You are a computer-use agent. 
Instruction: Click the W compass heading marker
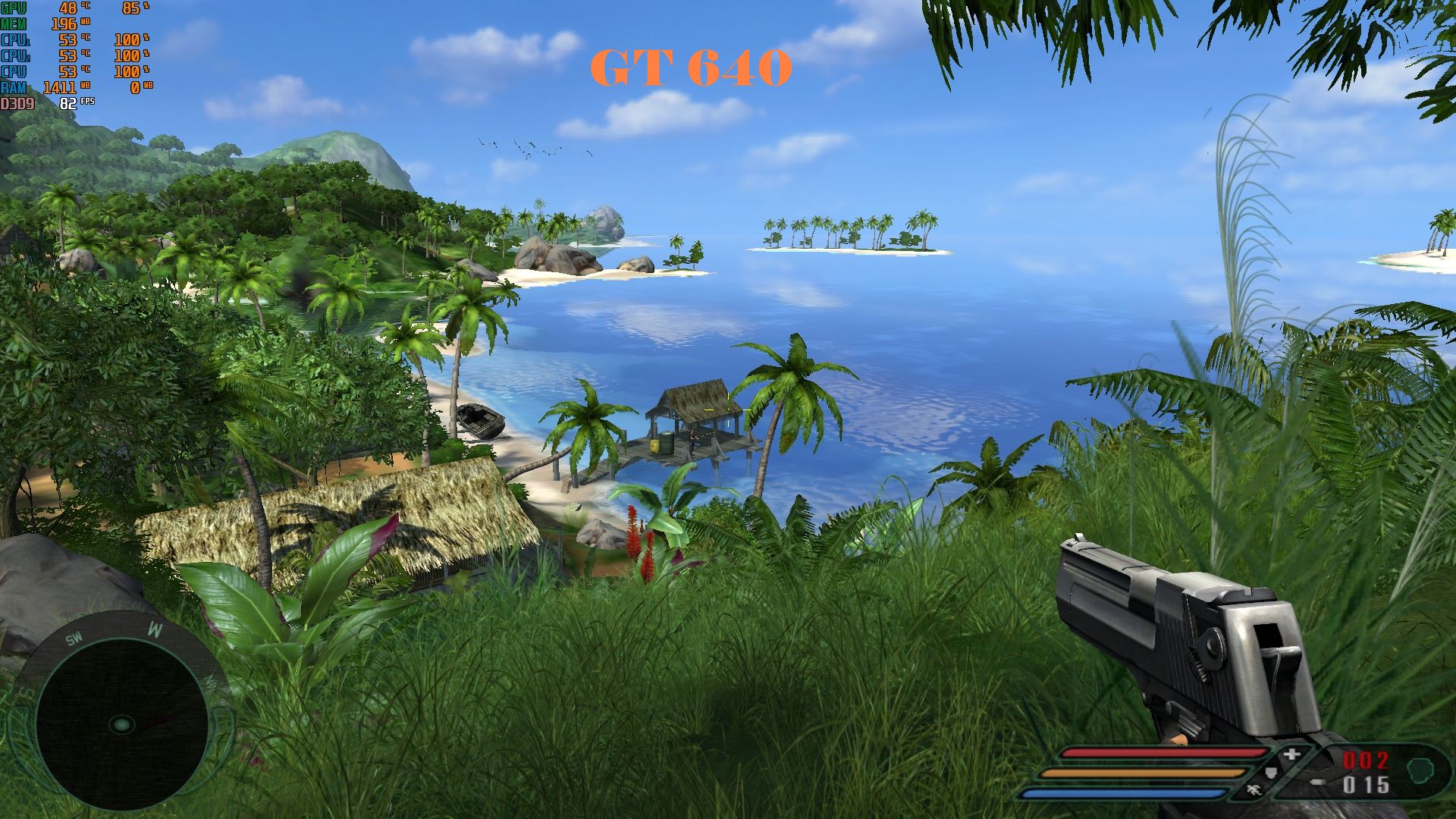155,629
